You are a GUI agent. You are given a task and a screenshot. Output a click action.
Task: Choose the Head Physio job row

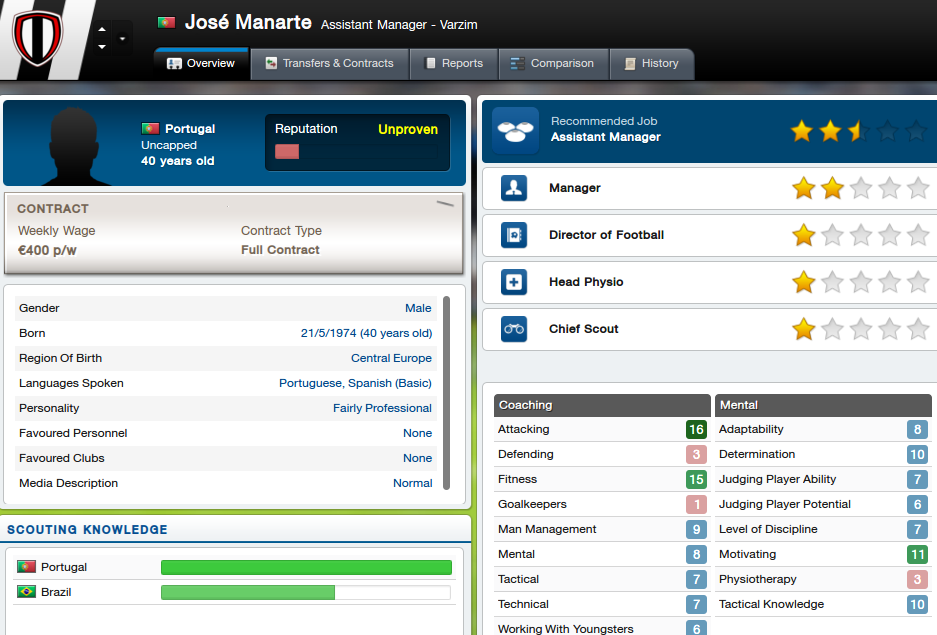click(709, 282)
